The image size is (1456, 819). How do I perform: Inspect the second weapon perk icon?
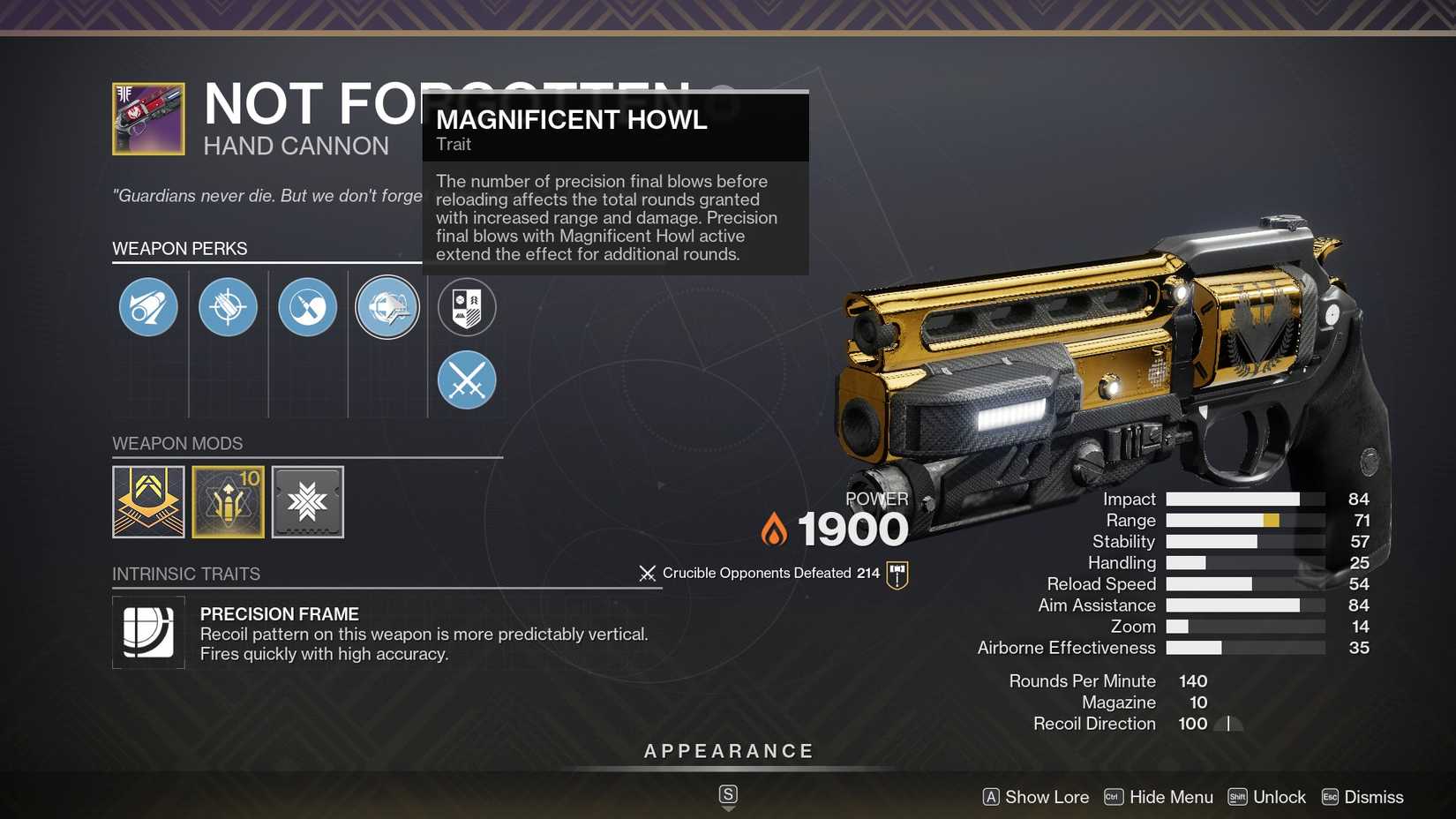[228, 307]
